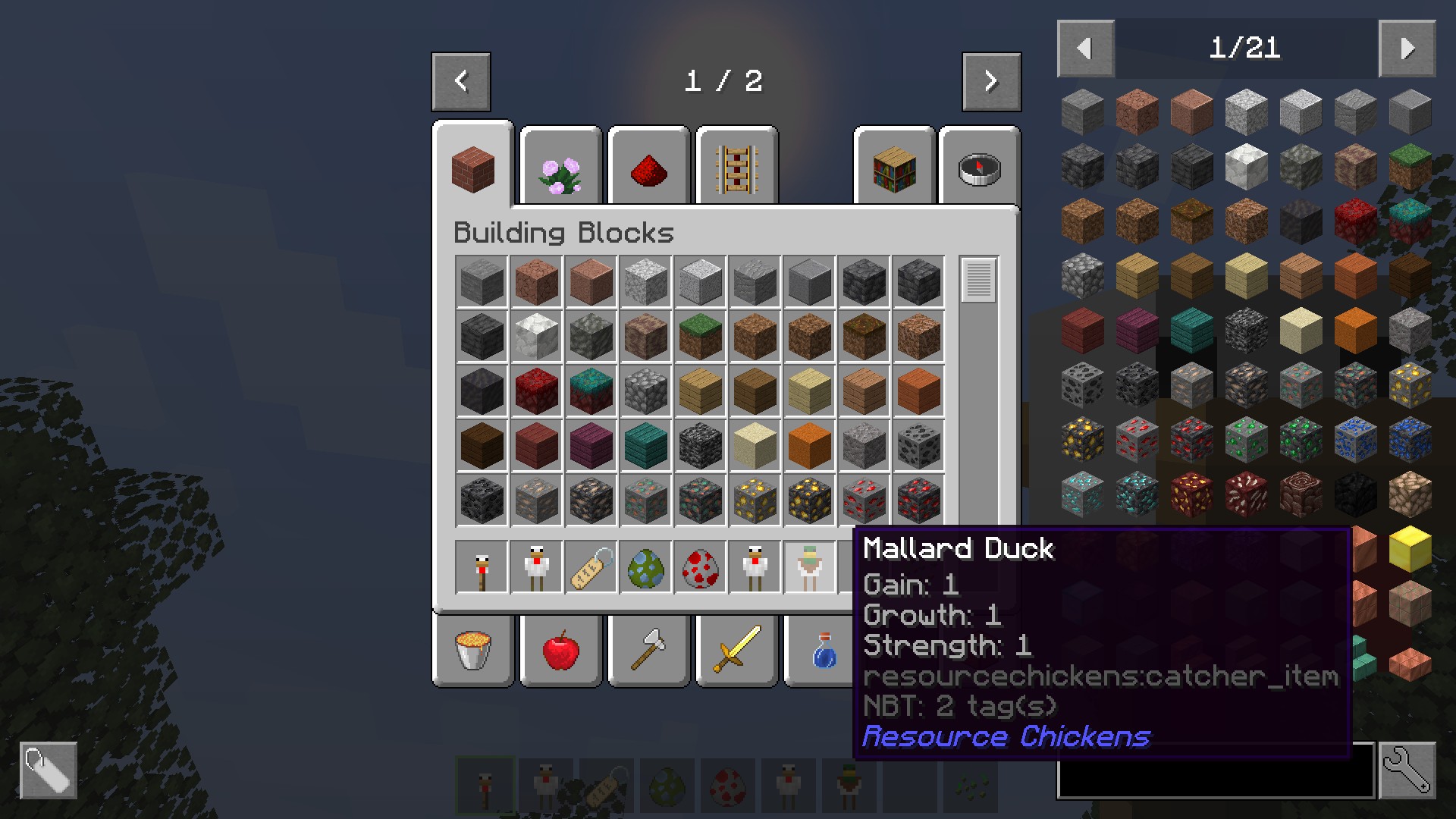Click the tag icon button in the corner

click(x=48, y=770)
